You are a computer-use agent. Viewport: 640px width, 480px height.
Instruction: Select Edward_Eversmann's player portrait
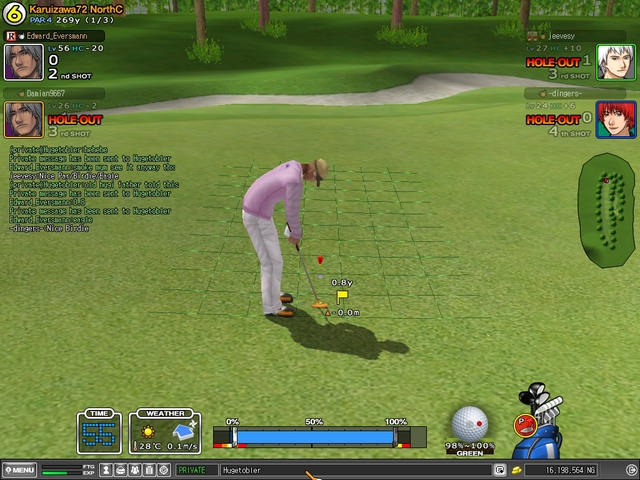(x=24, y=62)
